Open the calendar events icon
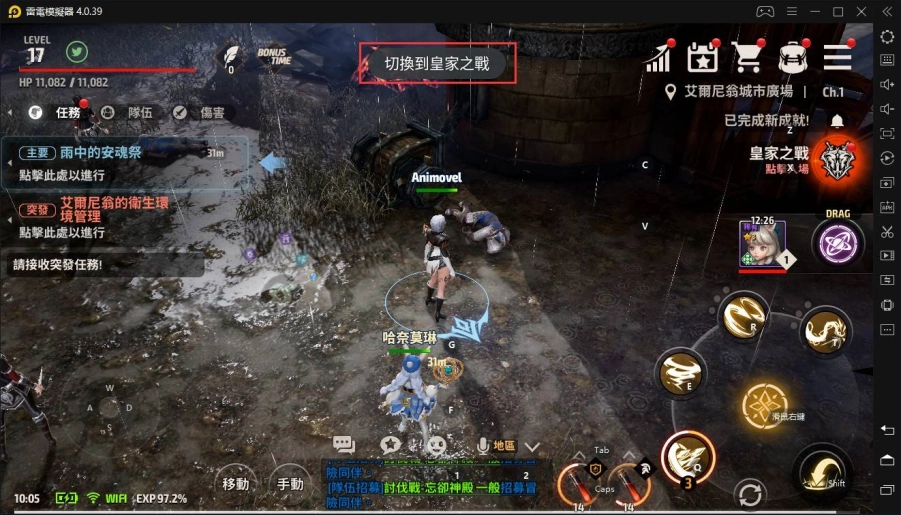901x515 pixels. tap(703, 58)
